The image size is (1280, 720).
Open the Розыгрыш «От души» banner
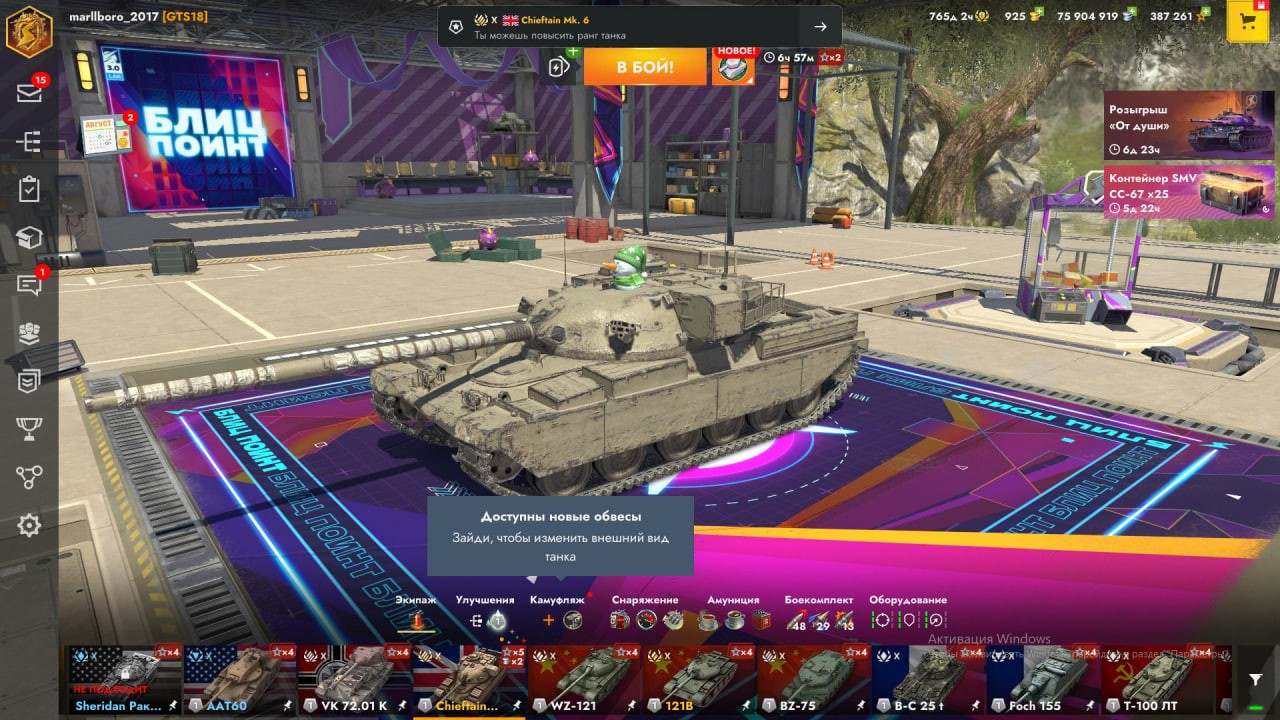coord(1189,126)
